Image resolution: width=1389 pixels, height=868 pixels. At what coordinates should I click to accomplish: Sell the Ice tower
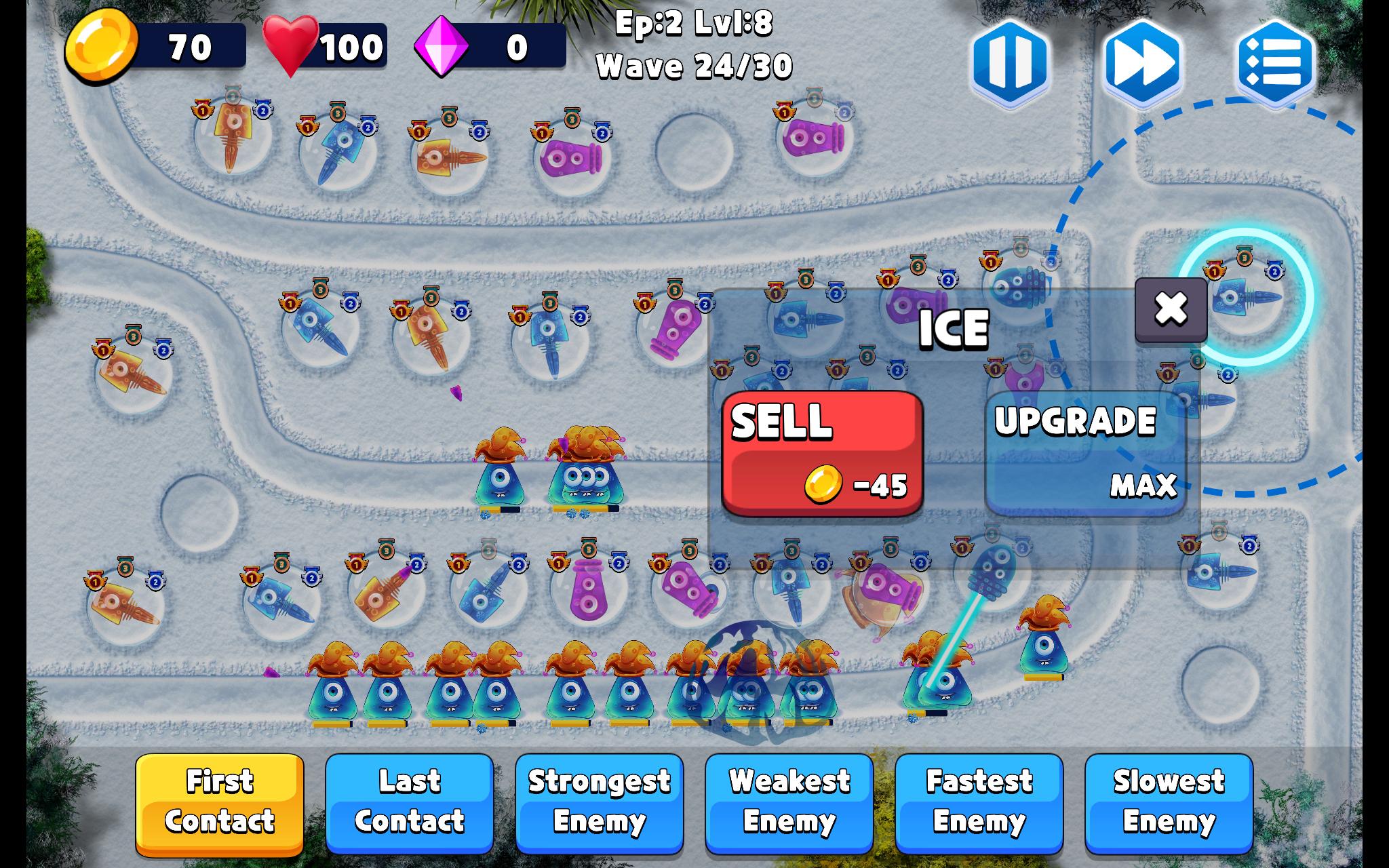822,453
